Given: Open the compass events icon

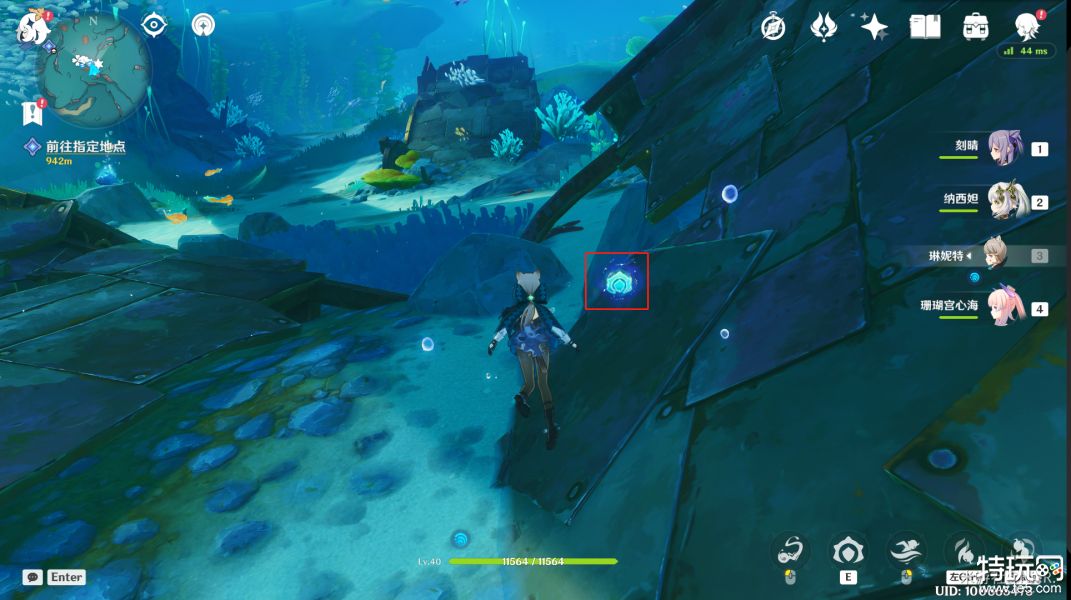Looking at the screenshot, I should pyautogui.click(x=773, y=27).
